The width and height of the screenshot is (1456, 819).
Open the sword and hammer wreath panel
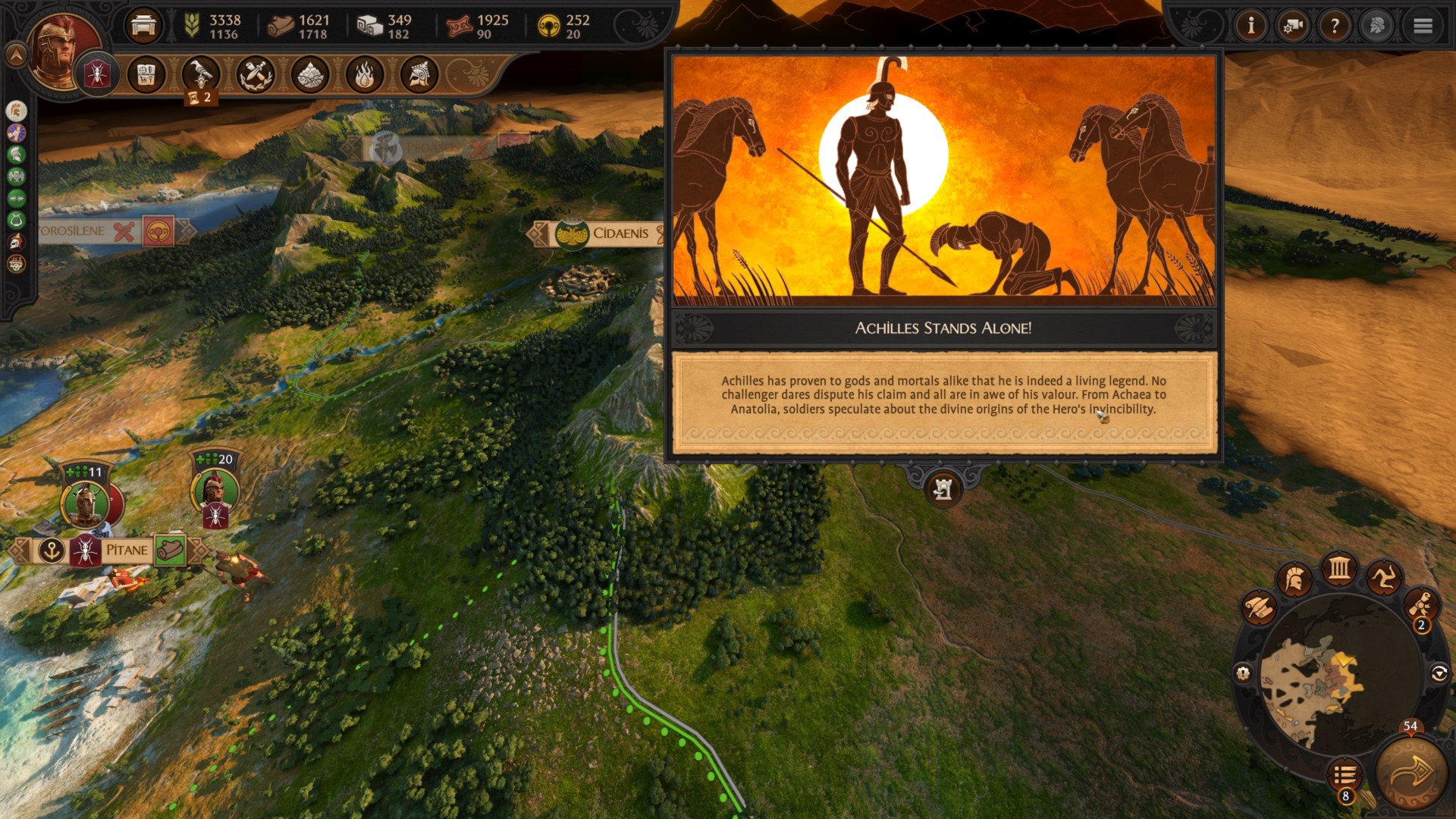256,74
